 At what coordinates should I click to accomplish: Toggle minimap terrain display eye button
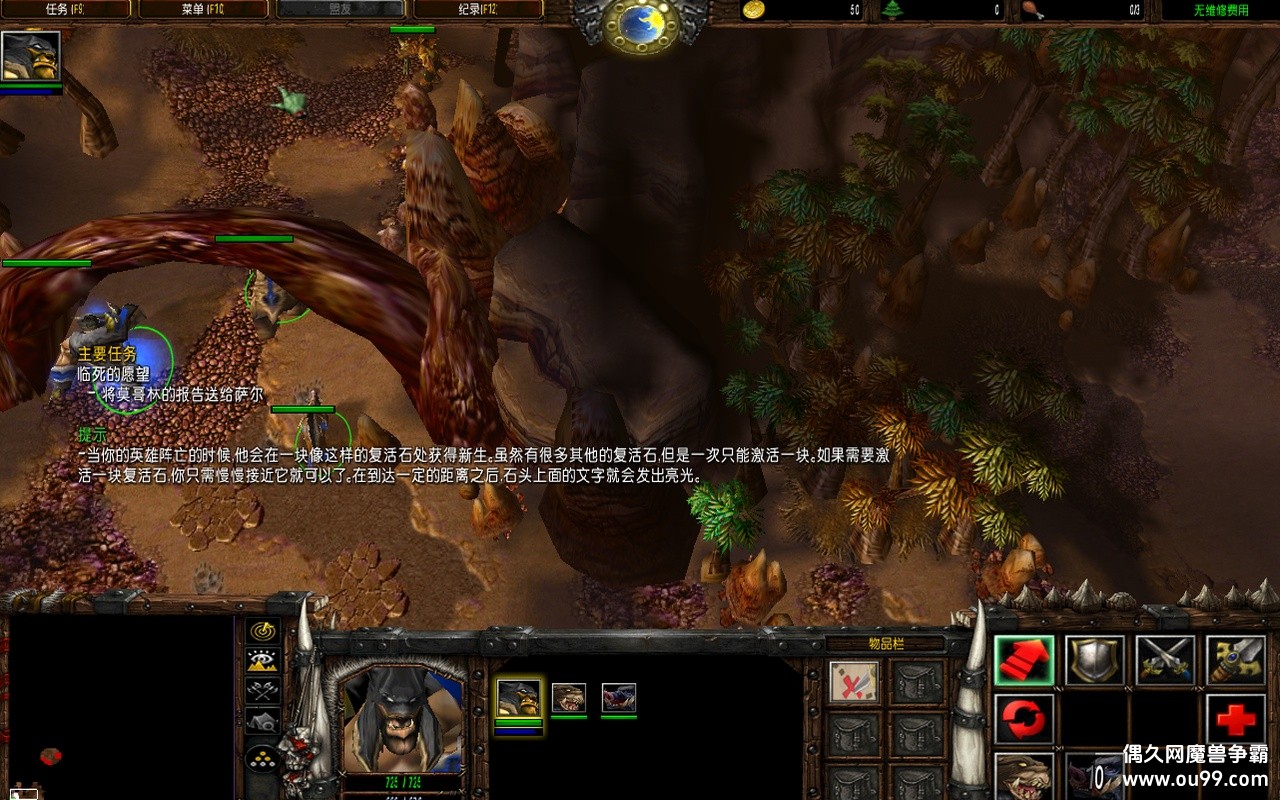point(263,660)
